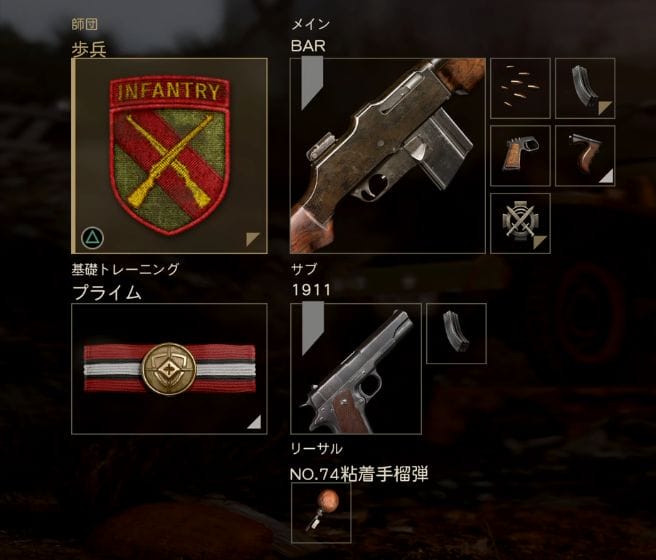This screenshot has width=656, height=560.
Task: Select the 1911 secondary pistol slot
Action: click(x=354, y=368)
